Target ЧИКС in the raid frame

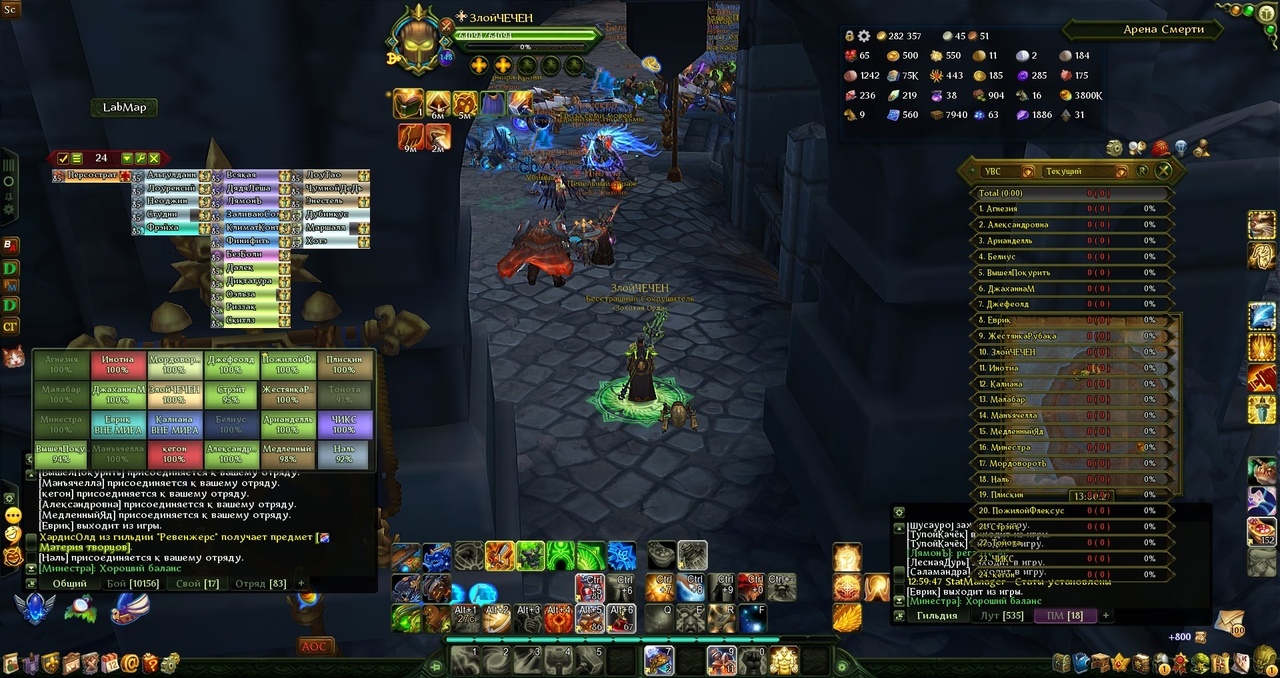(x=344, y=424)
